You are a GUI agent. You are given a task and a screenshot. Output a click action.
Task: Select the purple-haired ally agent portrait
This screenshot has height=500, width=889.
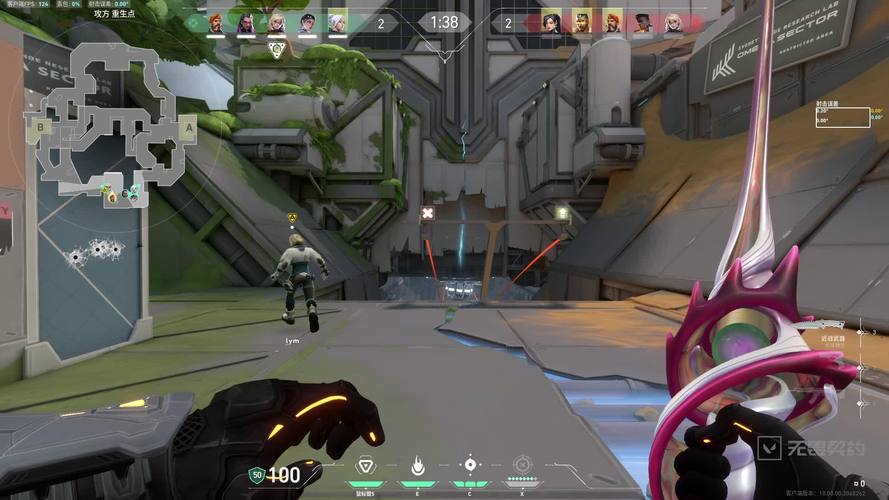click(246, 22)
